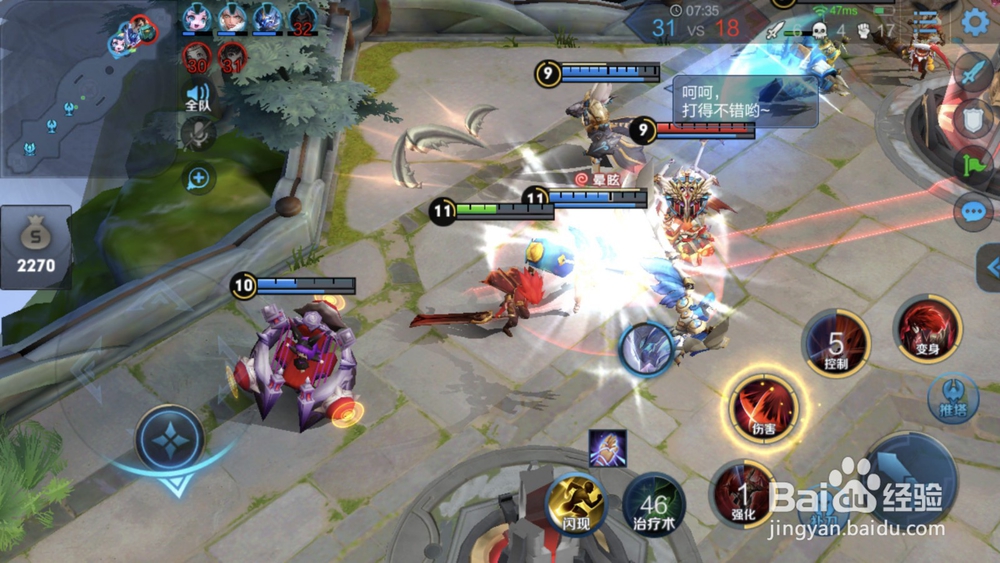Open the quick chat bubble
This screenshot has width=1000, height=563.
click(x=973, y=212)
